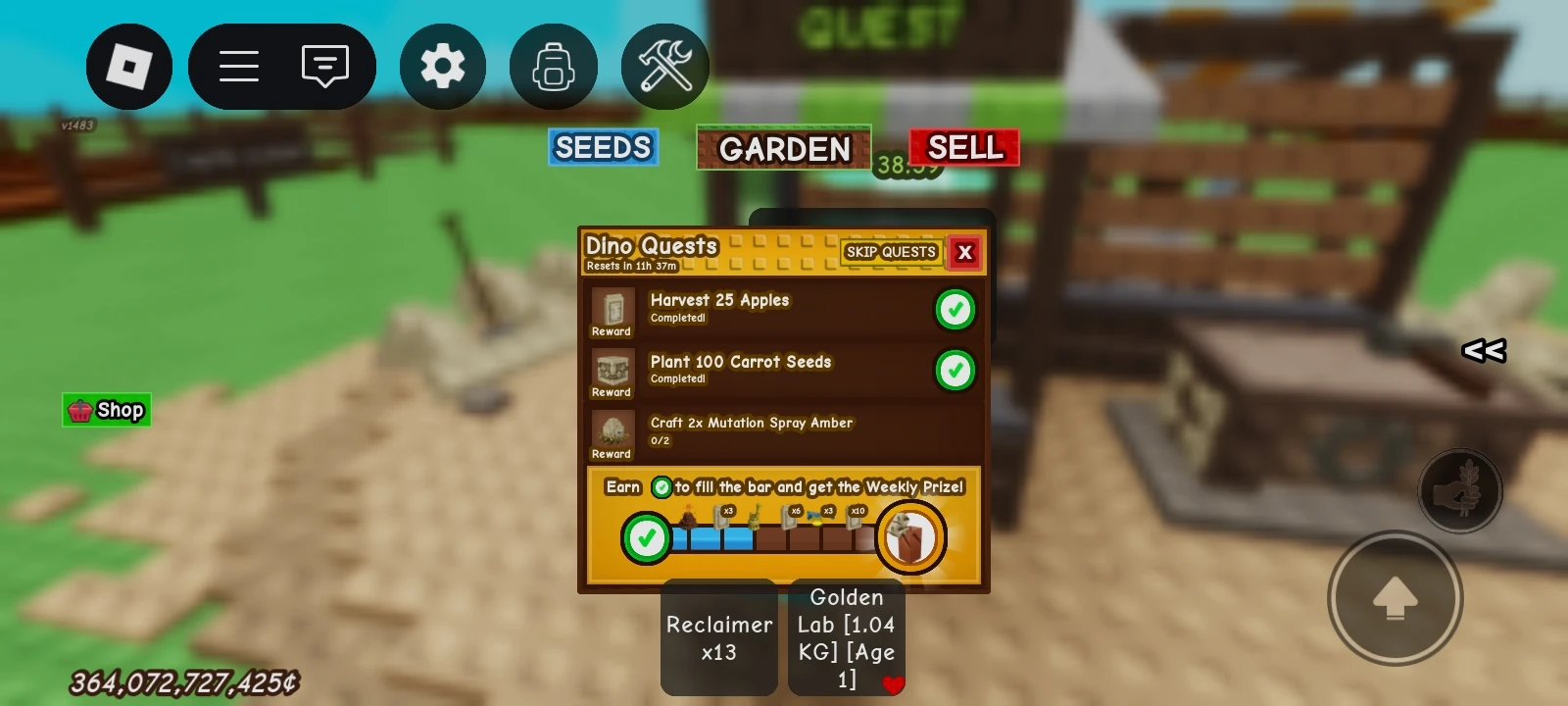
Task: Open the chat bubble icon
Action: (x=323, y=66)
